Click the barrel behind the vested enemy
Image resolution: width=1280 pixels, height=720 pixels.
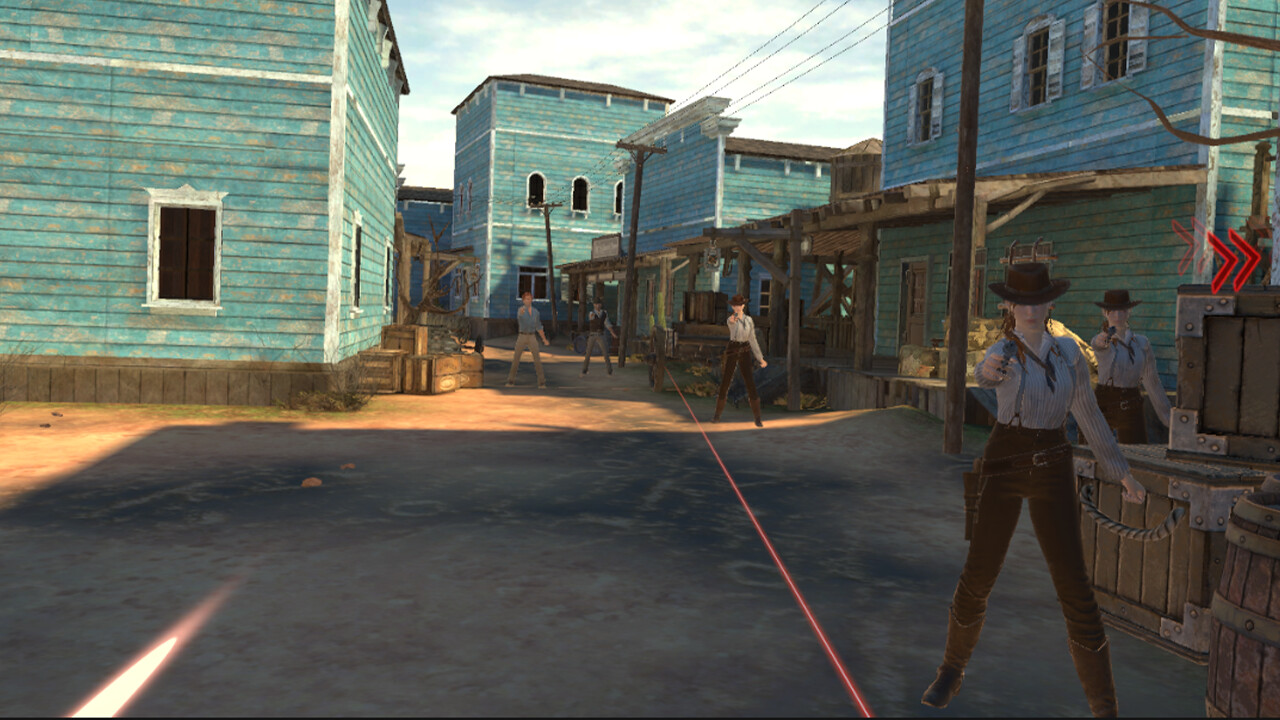(x=579, y=343)
